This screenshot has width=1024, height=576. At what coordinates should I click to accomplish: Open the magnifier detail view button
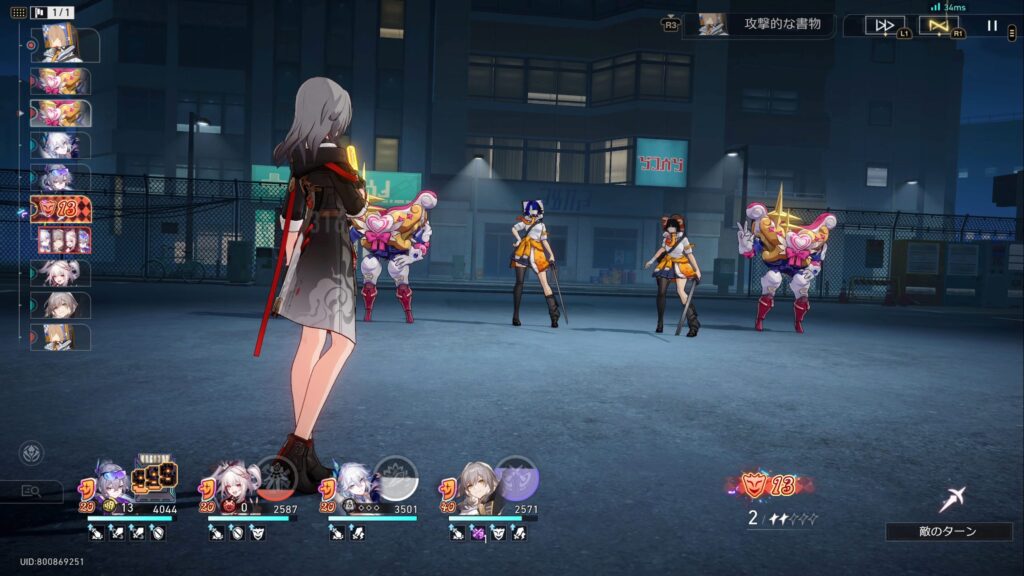click(31, 491)
